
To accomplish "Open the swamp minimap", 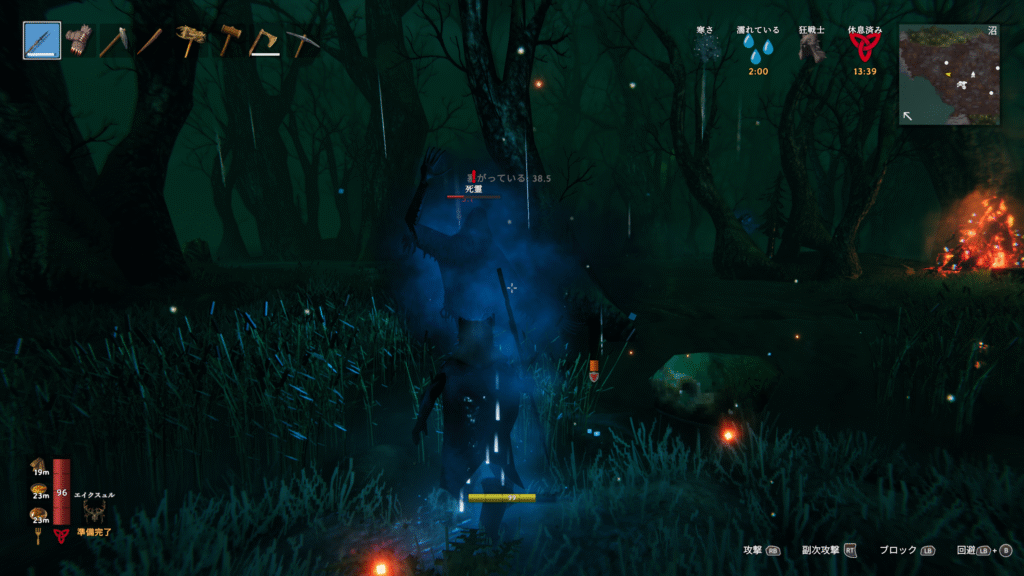I will point(949,75).
